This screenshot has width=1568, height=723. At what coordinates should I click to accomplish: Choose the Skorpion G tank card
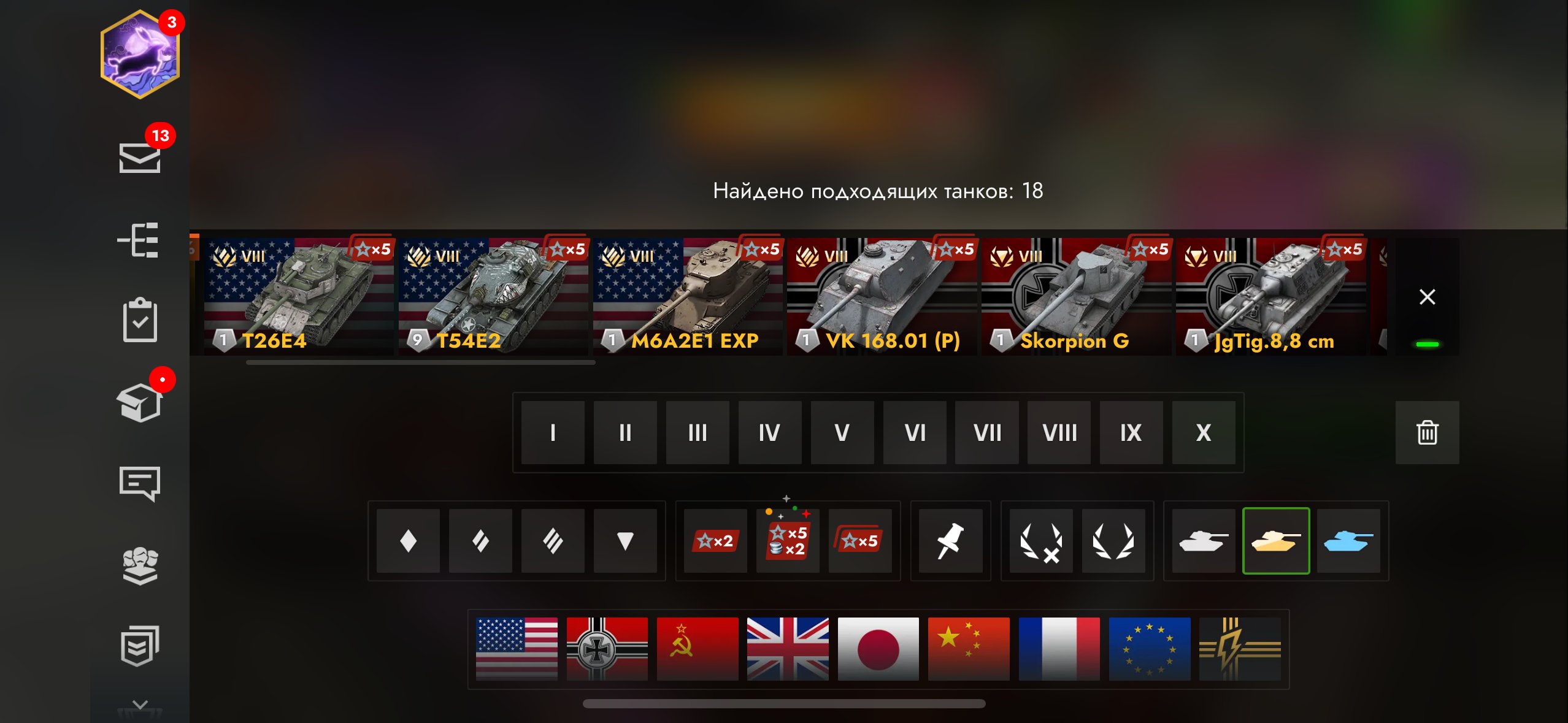1076,297
